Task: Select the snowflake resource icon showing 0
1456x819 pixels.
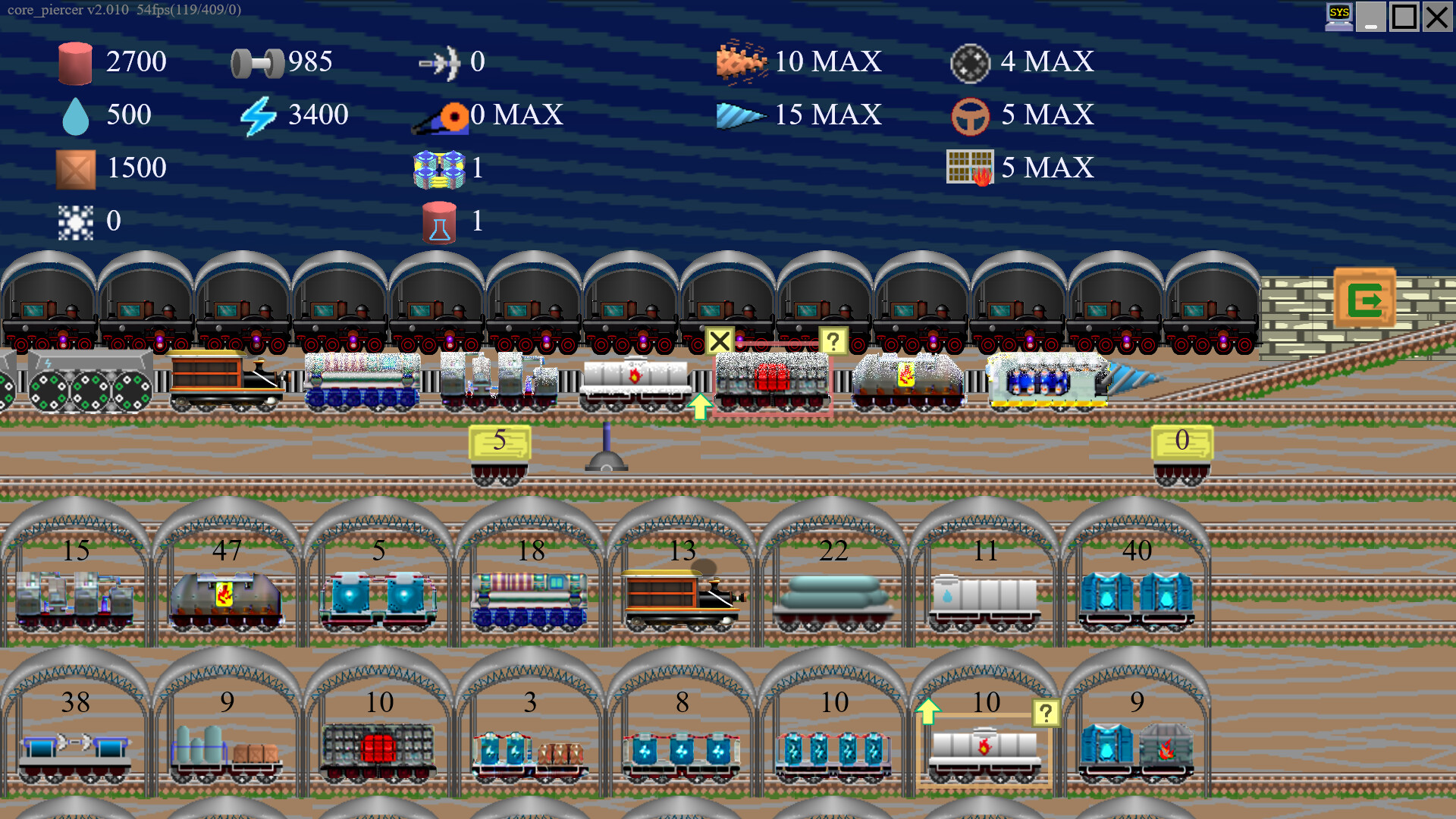Action: 75,221
